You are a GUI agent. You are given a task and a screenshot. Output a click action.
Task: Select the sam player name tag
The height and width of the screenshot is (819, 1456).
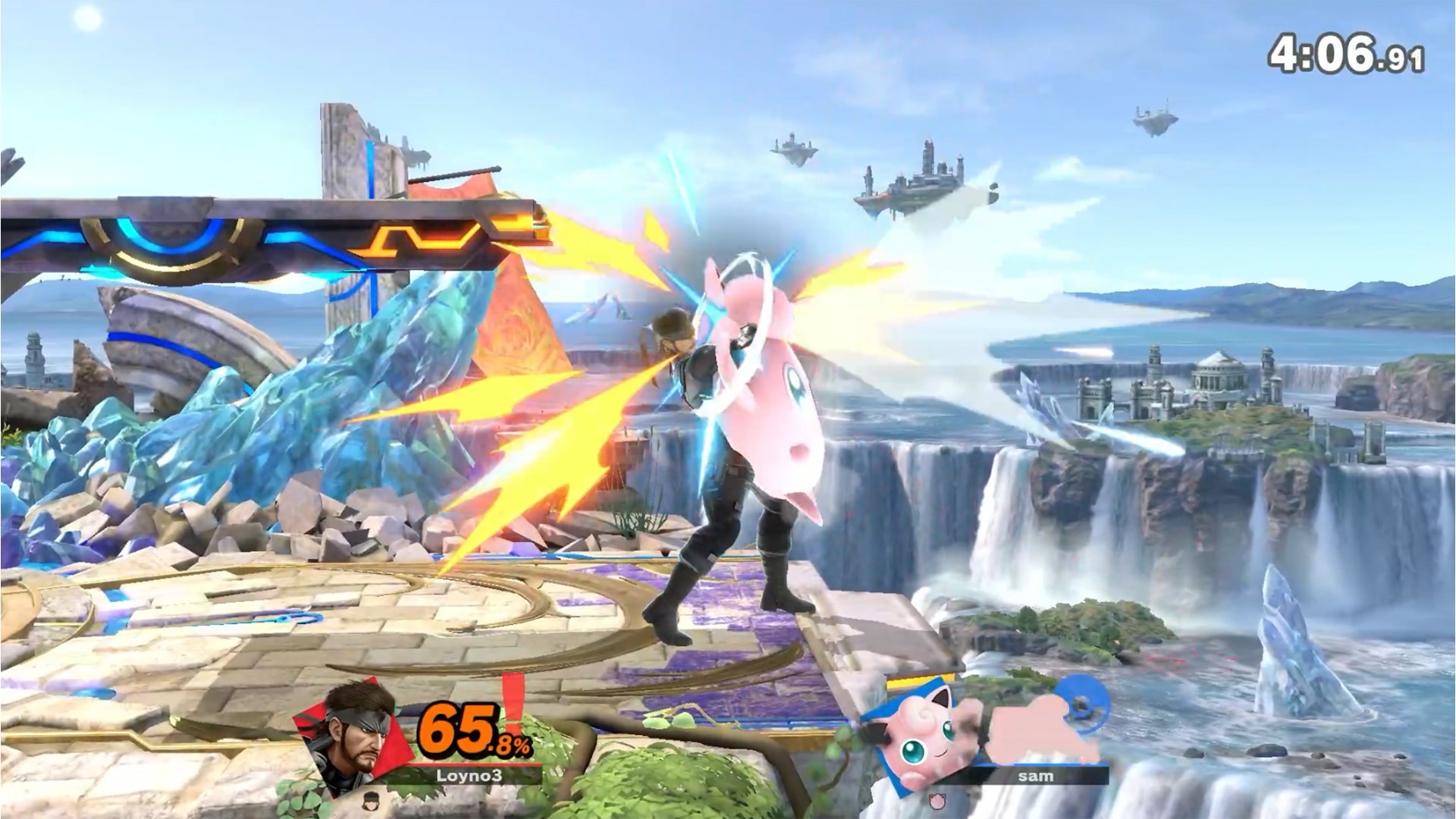click(x=1035, y=775)
